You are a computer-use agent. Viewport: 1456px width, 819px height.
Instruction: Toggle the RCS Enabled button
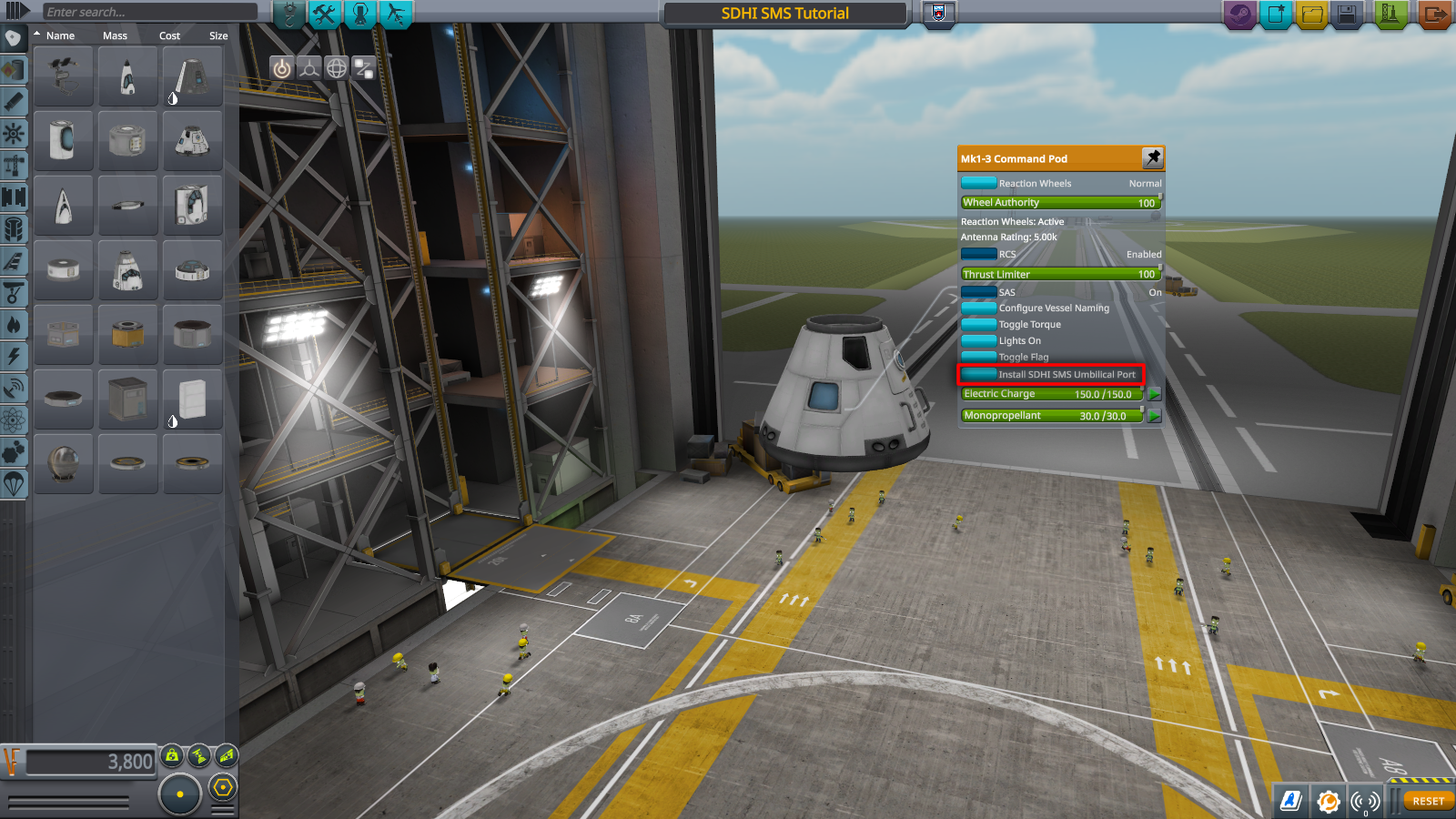pos(978,254)
